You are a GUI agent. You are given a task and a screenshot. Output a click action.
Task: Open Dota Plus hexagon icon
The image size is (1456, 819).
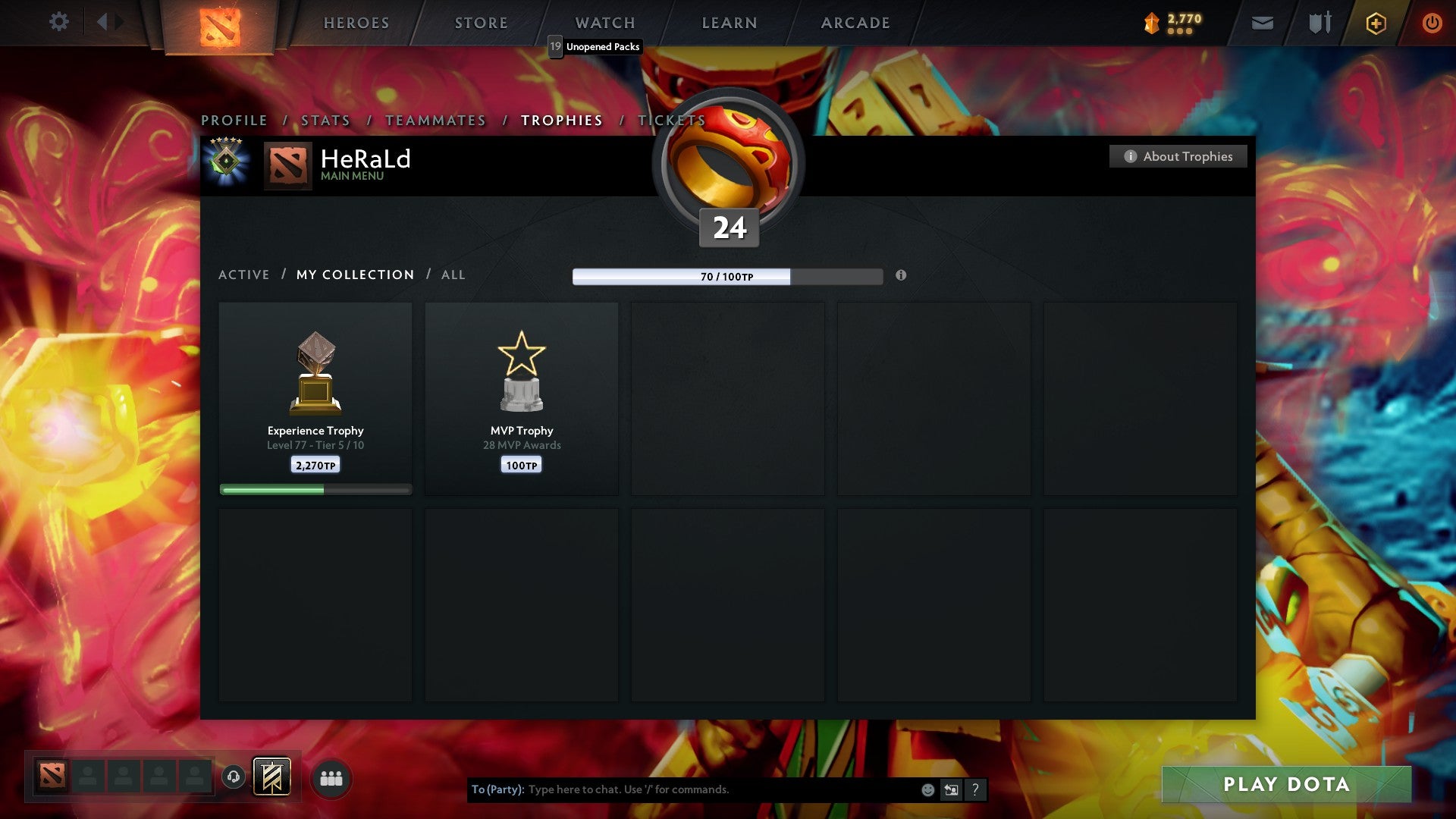point(1375,23)
